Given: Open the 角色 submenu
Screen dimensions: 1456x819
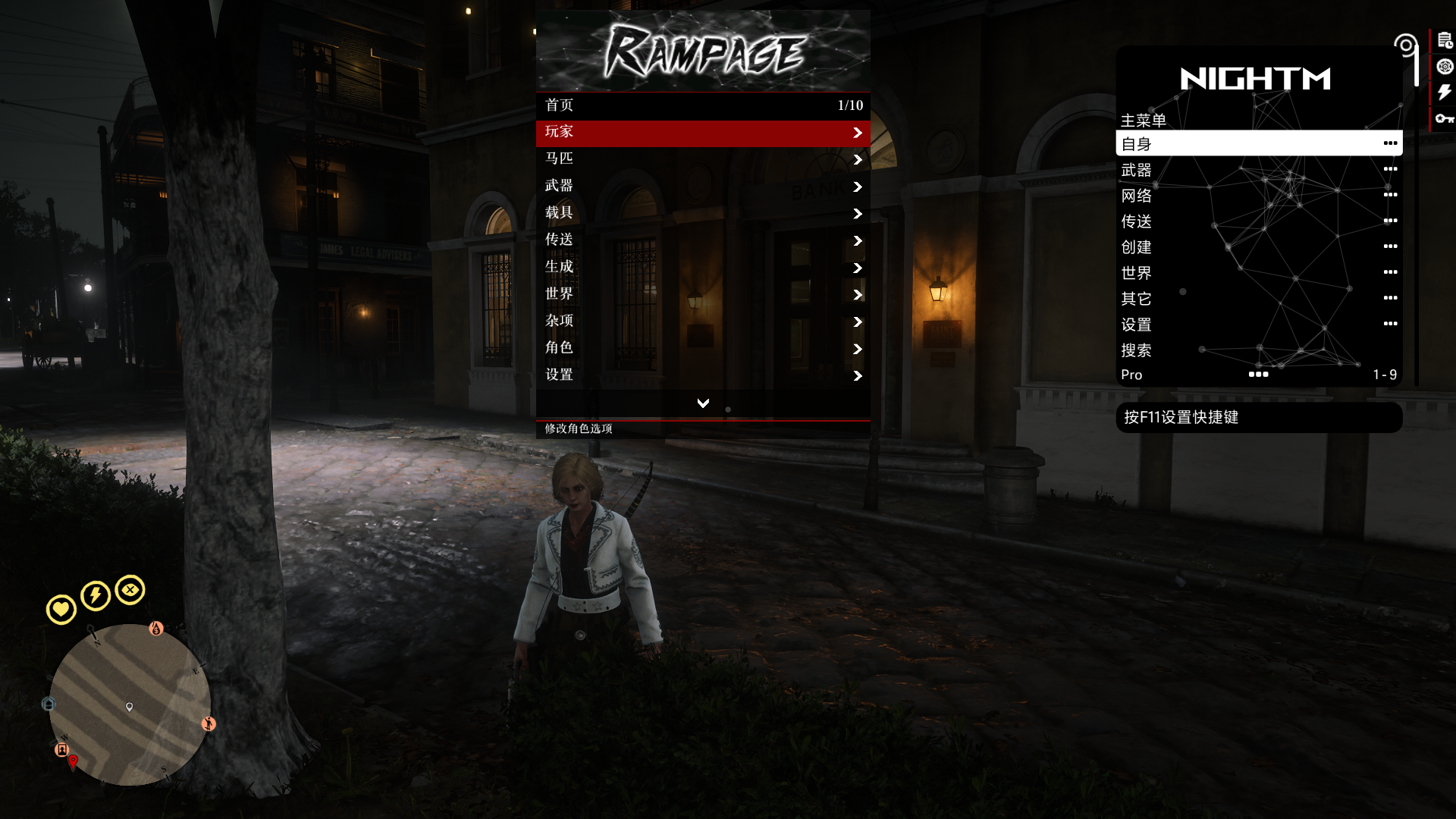Looking at the screenshot, I should click(x=702, y=349).
